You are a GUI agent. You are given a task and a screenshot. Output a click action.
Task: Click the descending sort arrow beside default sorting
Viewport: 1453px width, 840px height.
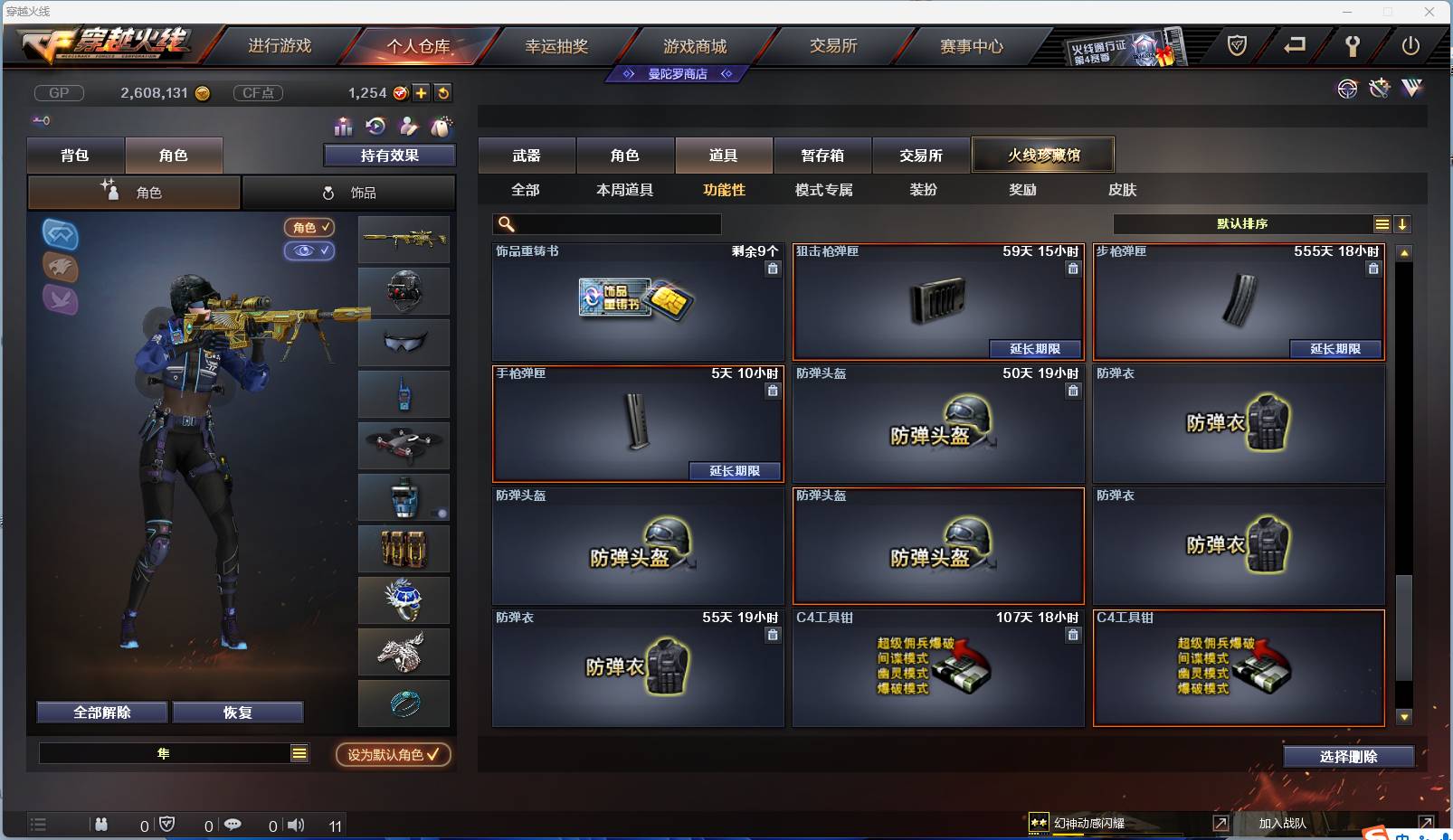[x=1403, y=223]
